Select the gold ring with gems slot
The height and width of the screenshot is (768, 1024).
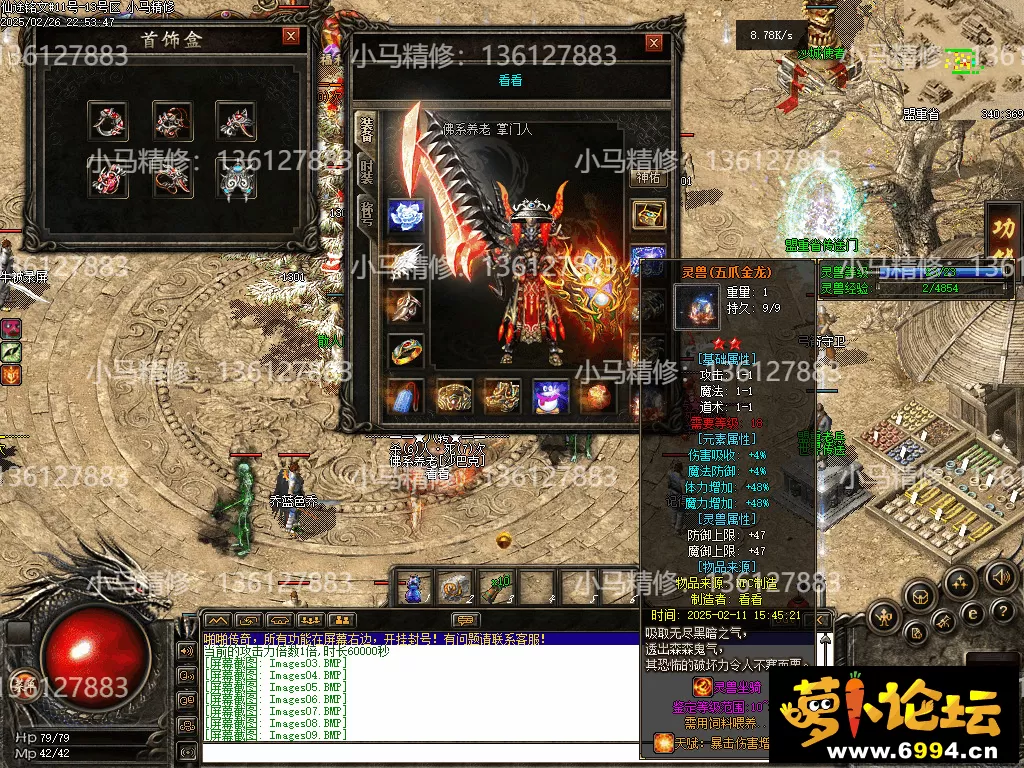click(x=405, y=352)
